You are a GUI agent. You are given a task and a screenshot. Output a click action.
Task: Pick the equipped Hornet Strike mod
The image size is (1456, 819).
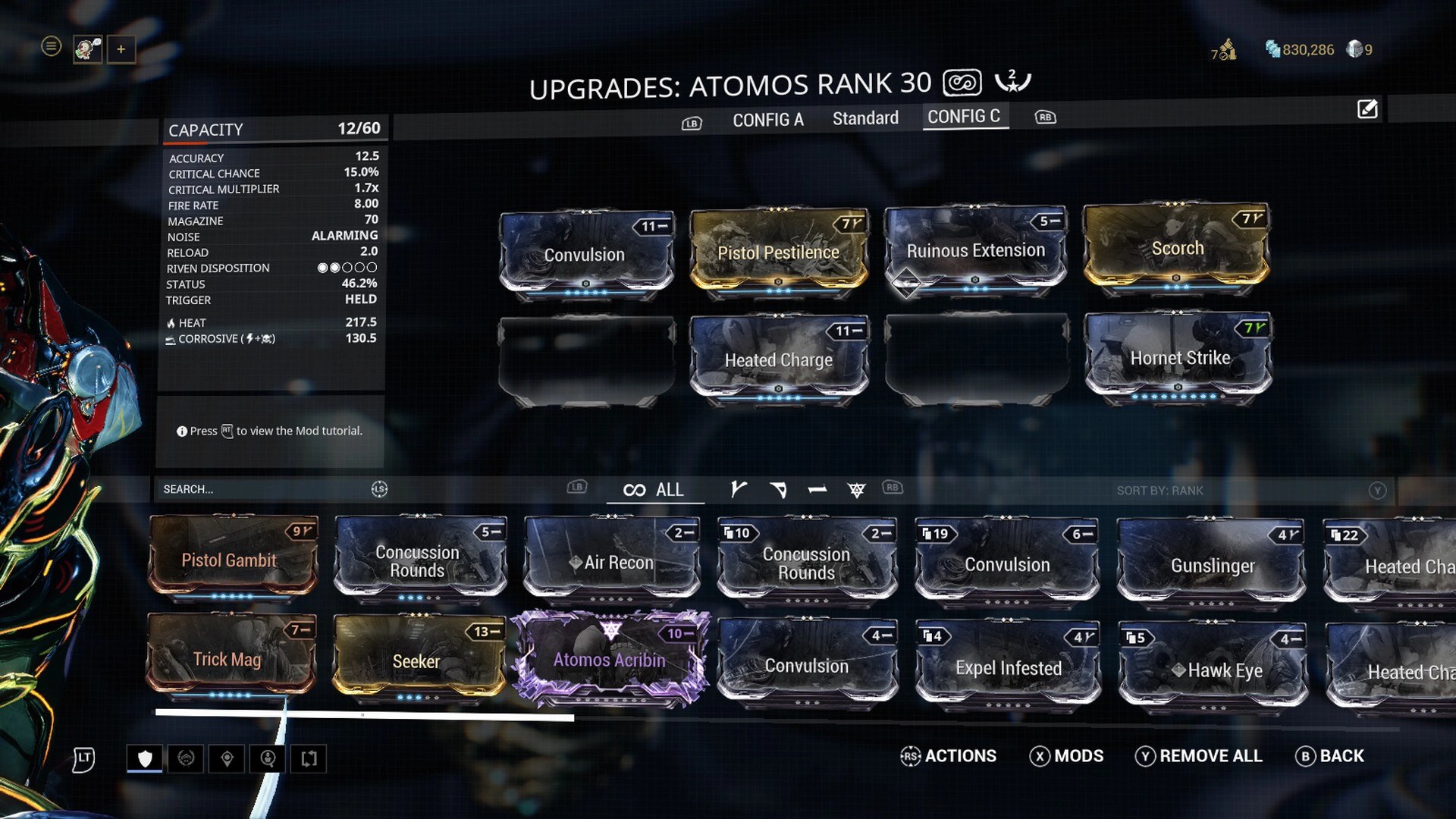[1178, 356]
